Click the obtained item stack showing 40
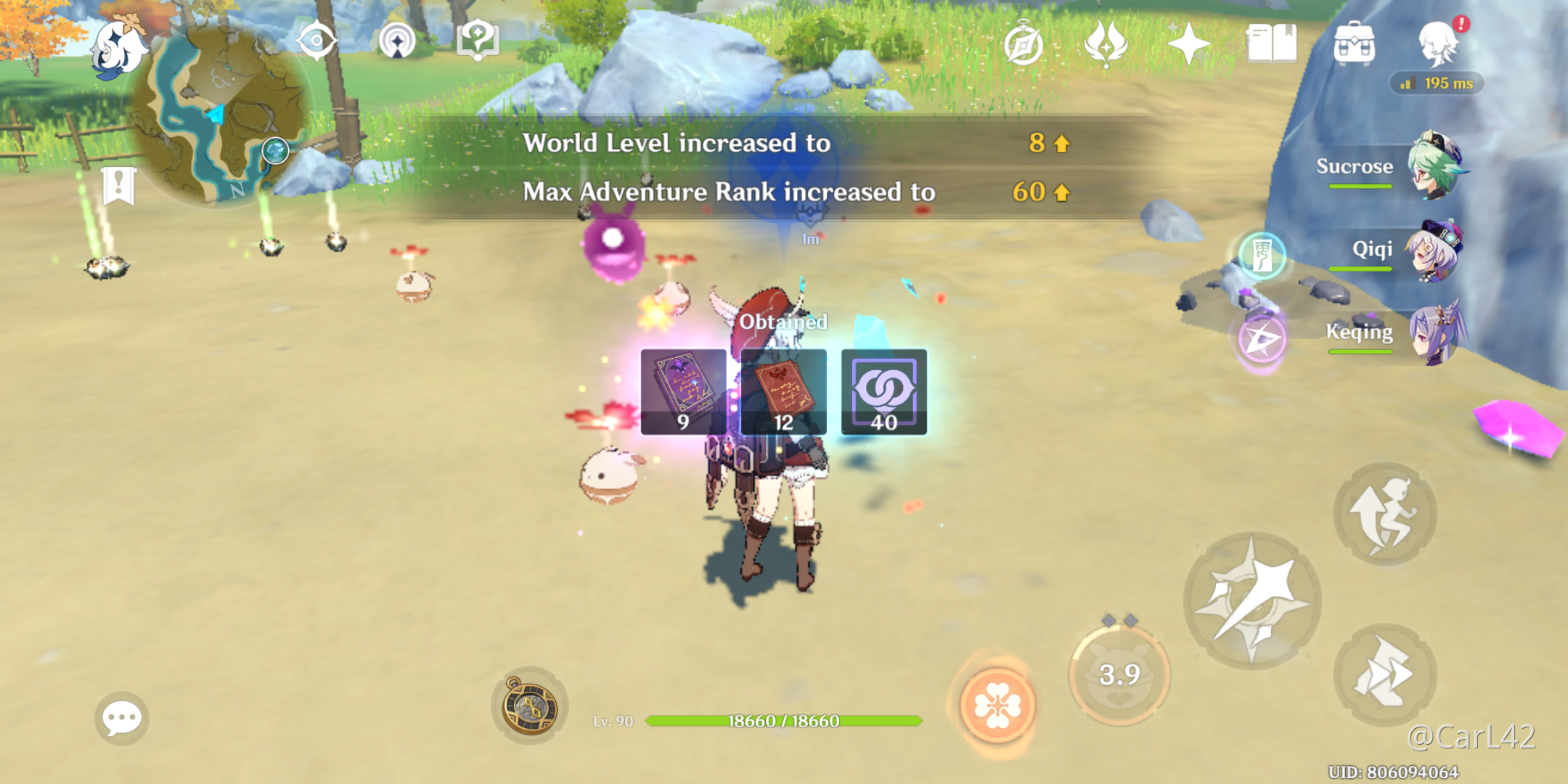Screen dimensions: 1568x784 pyautogui.click(x=884, y=392)
